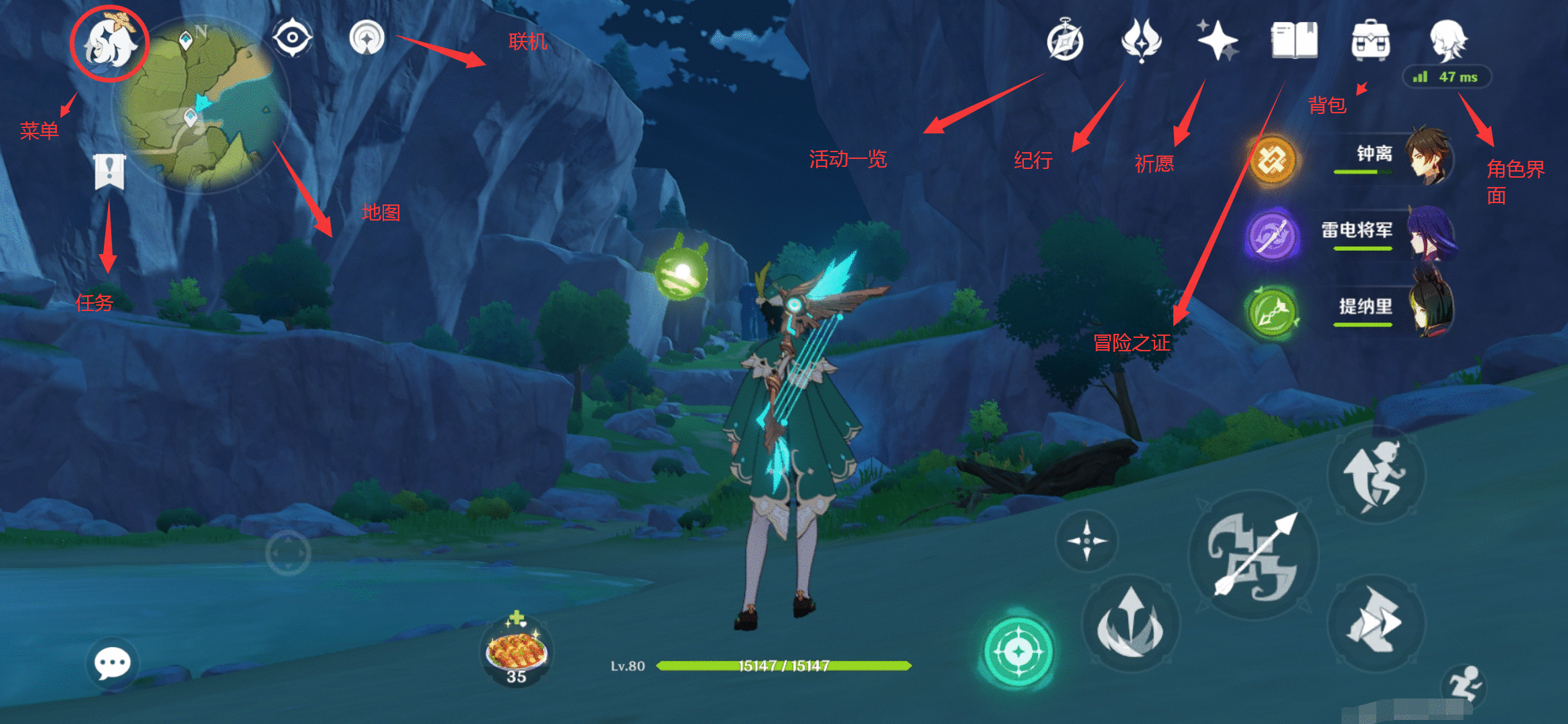Switch to party member 钟离
Viewport: 1568px width, 724px height.
coord(1394,157)
